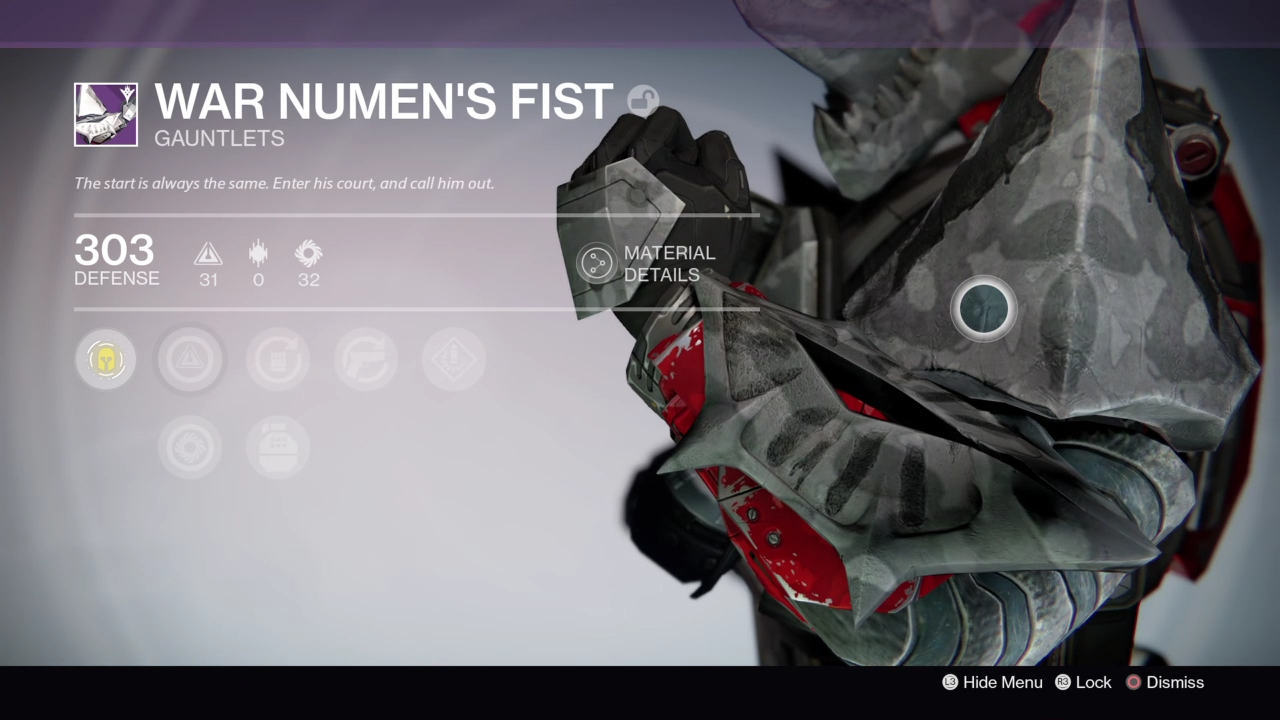The width and height of the screenshot is (1280, 720).
Task: Choose the swirl strength perk node
Action: point(190,447)
